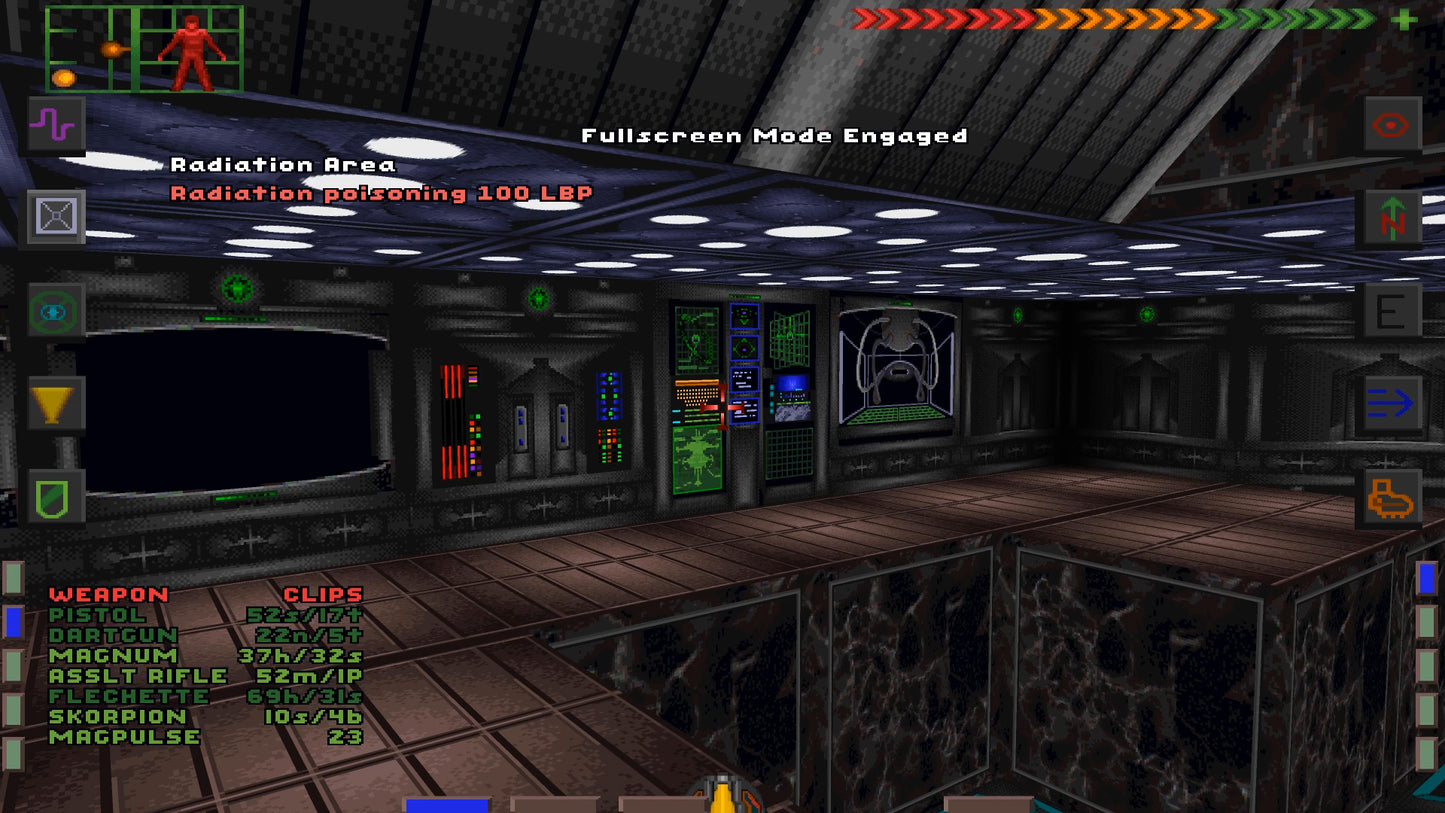Click the green target identifier eye icon
This screenshot has width=1445, height=813.
pos(55,312)
